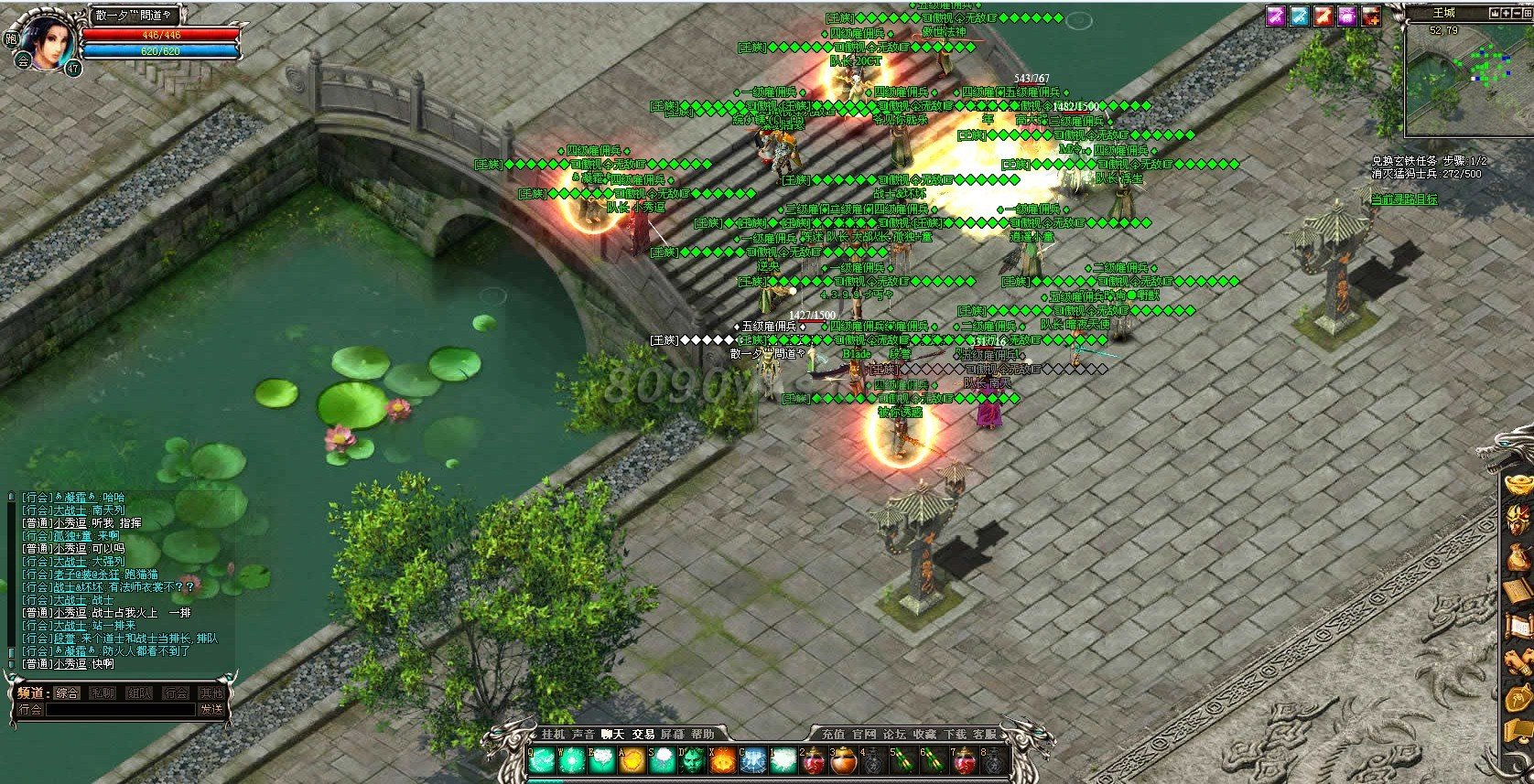Viewport: 1534px width, 784px height.
Task: Open the 帮助 help menu
Action: 703,734
